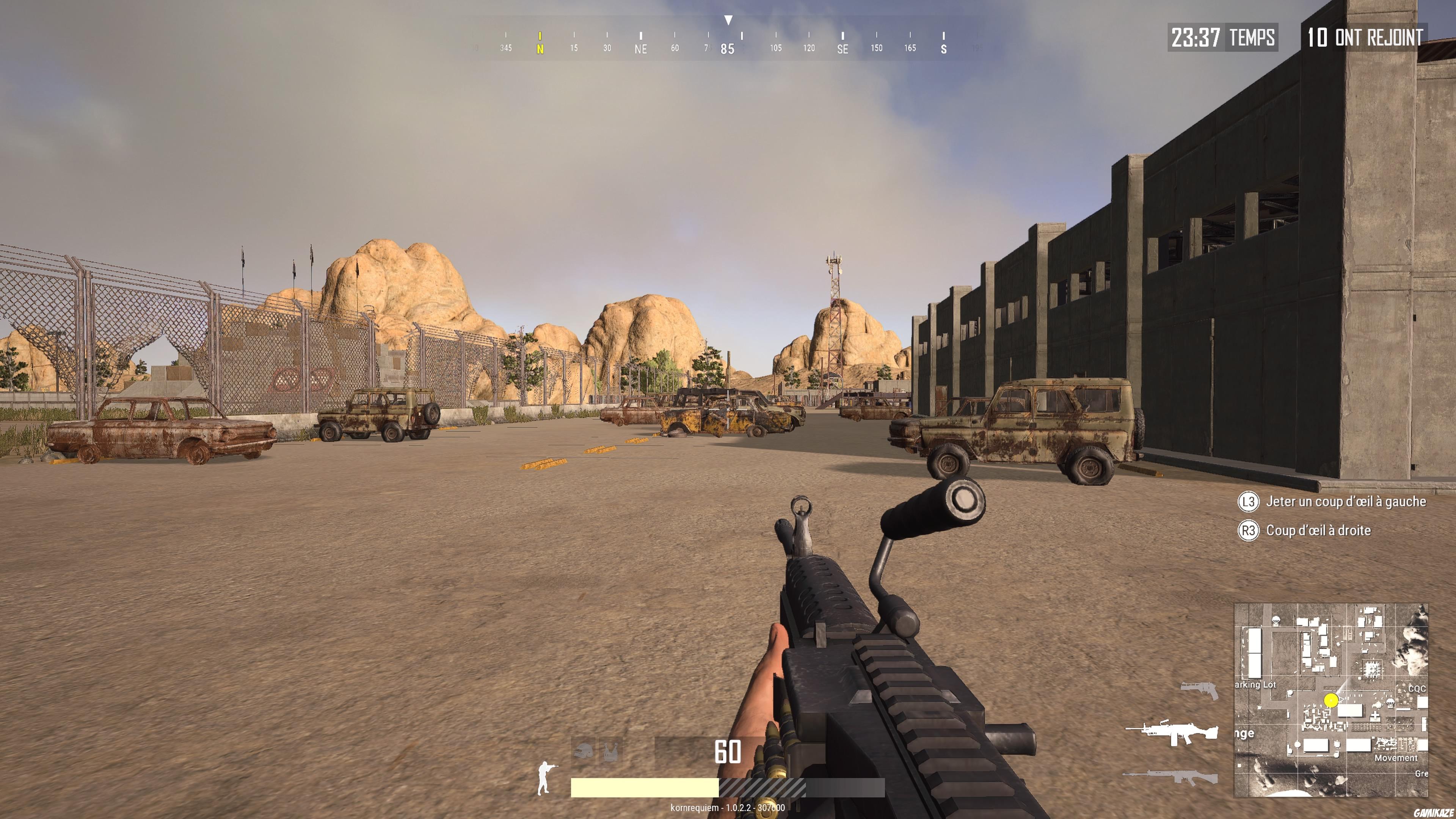
Task: Click the medical cross marker on minimap
Action: [1375, 715]
